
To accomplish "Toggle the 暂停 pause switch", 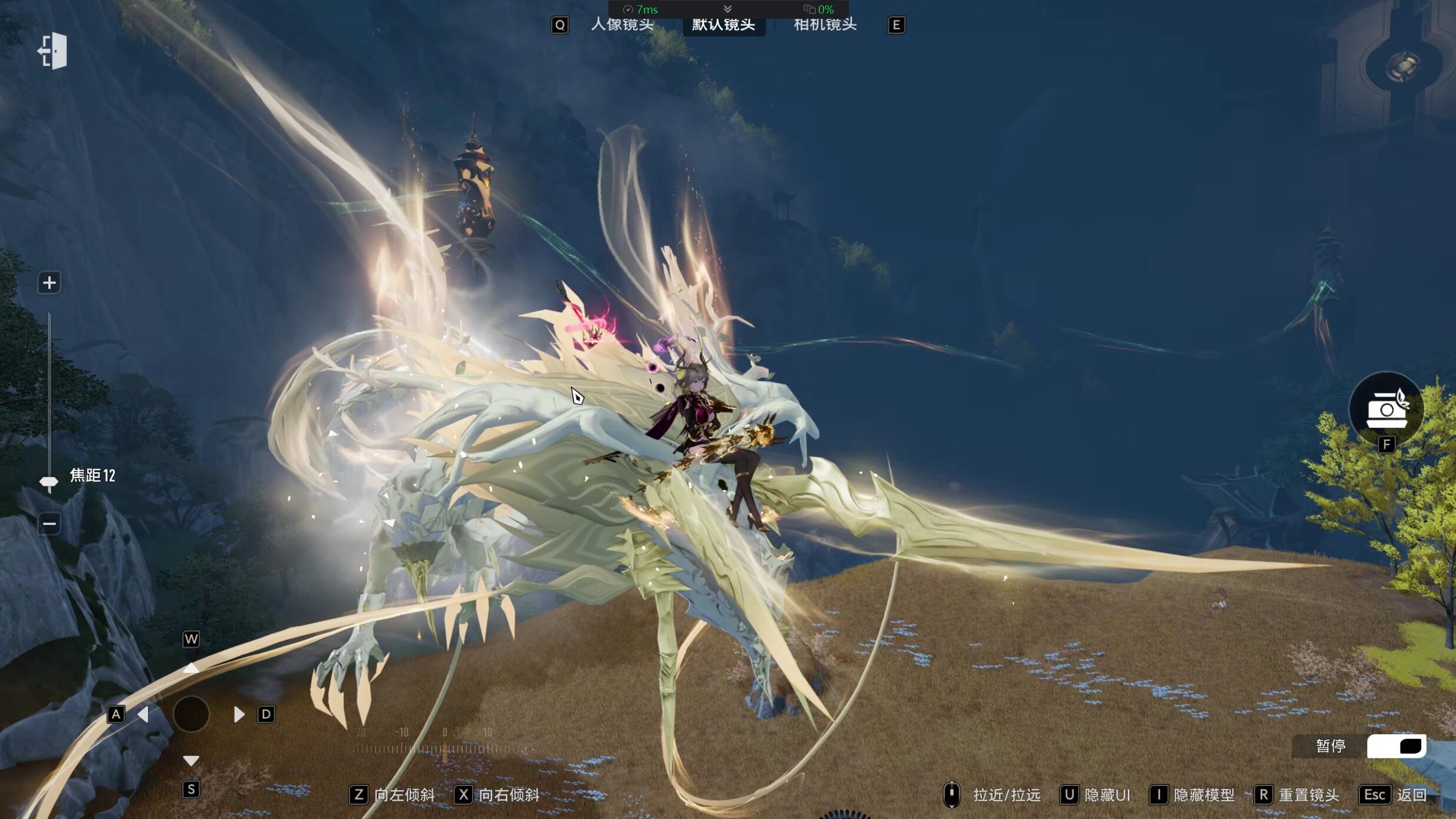I will [x=1396, y=746].
